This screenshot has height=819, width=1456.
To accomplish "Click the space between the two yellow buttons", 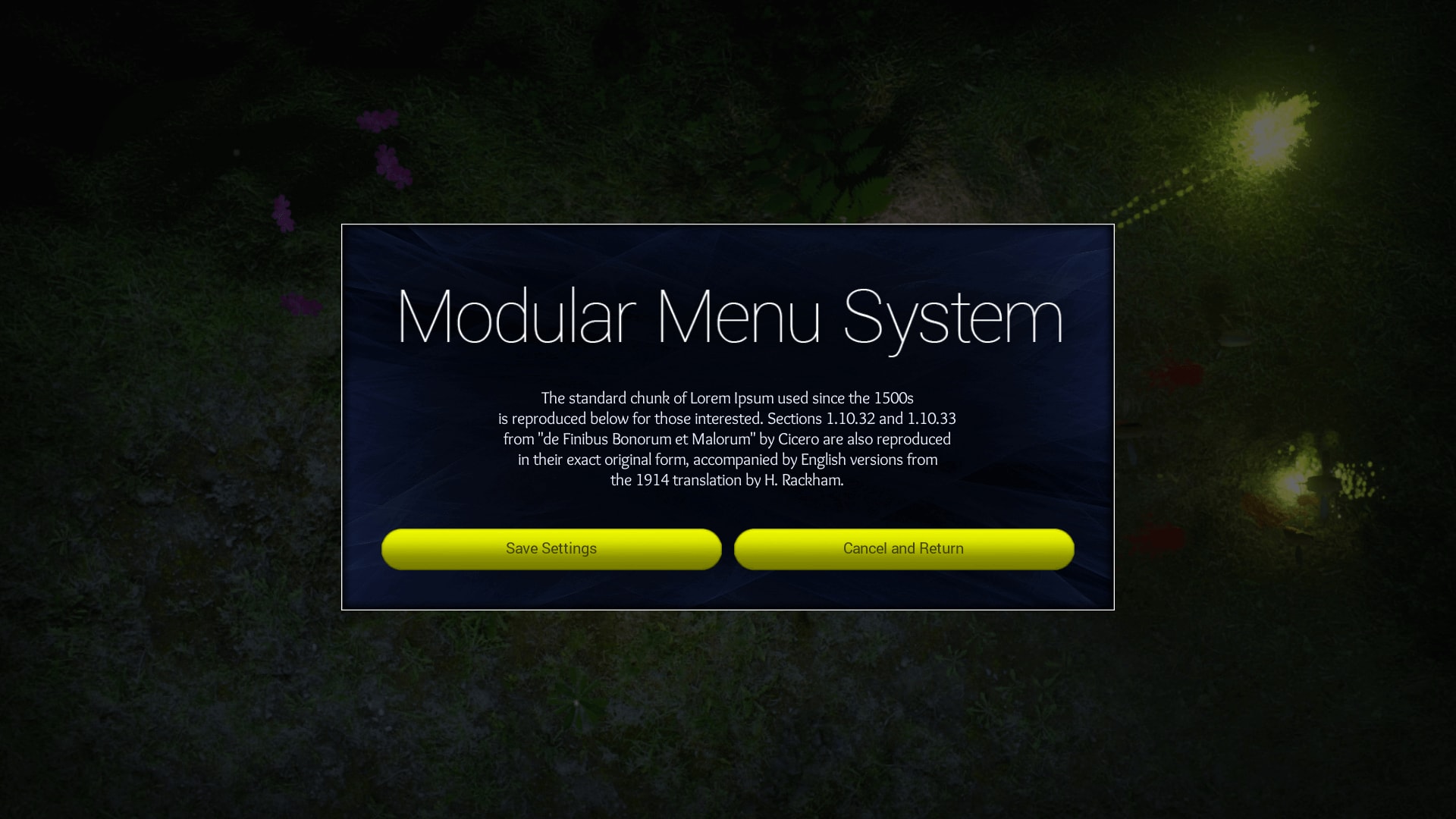I will pos(728,548).
